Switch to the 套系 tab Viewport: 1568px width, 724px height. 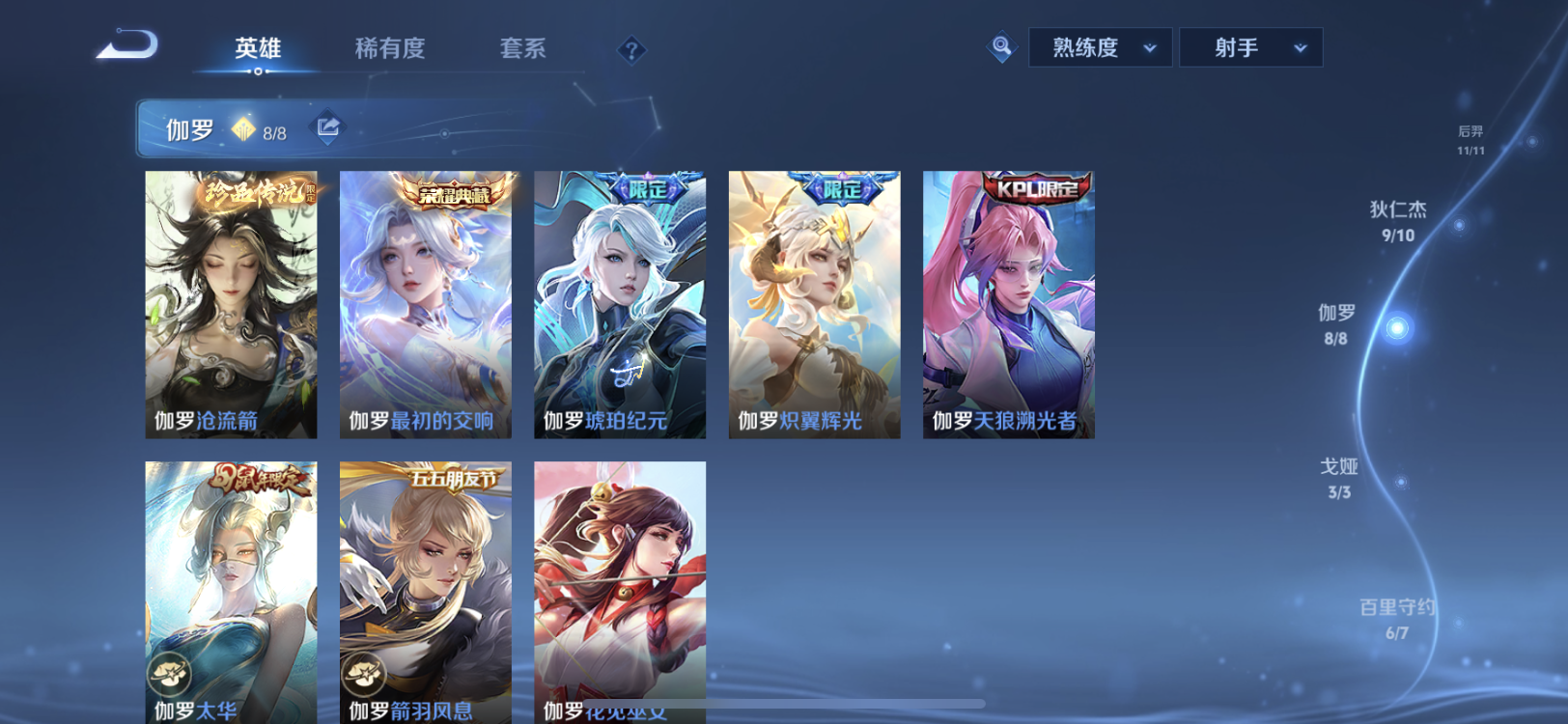click(x=522, y=49)
